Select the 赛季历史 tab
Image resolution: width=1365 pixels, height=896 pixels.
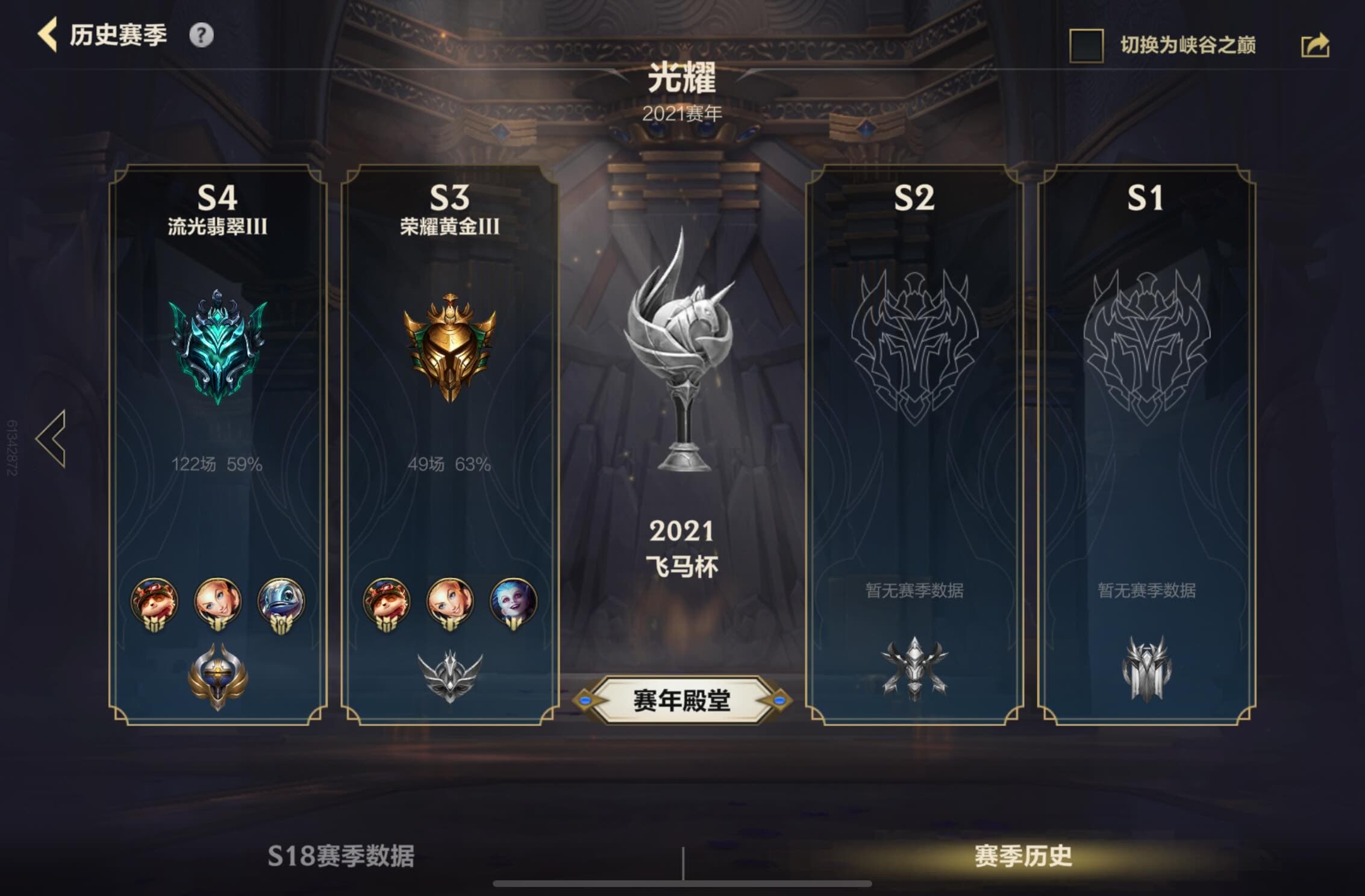tap(1023, 856)
